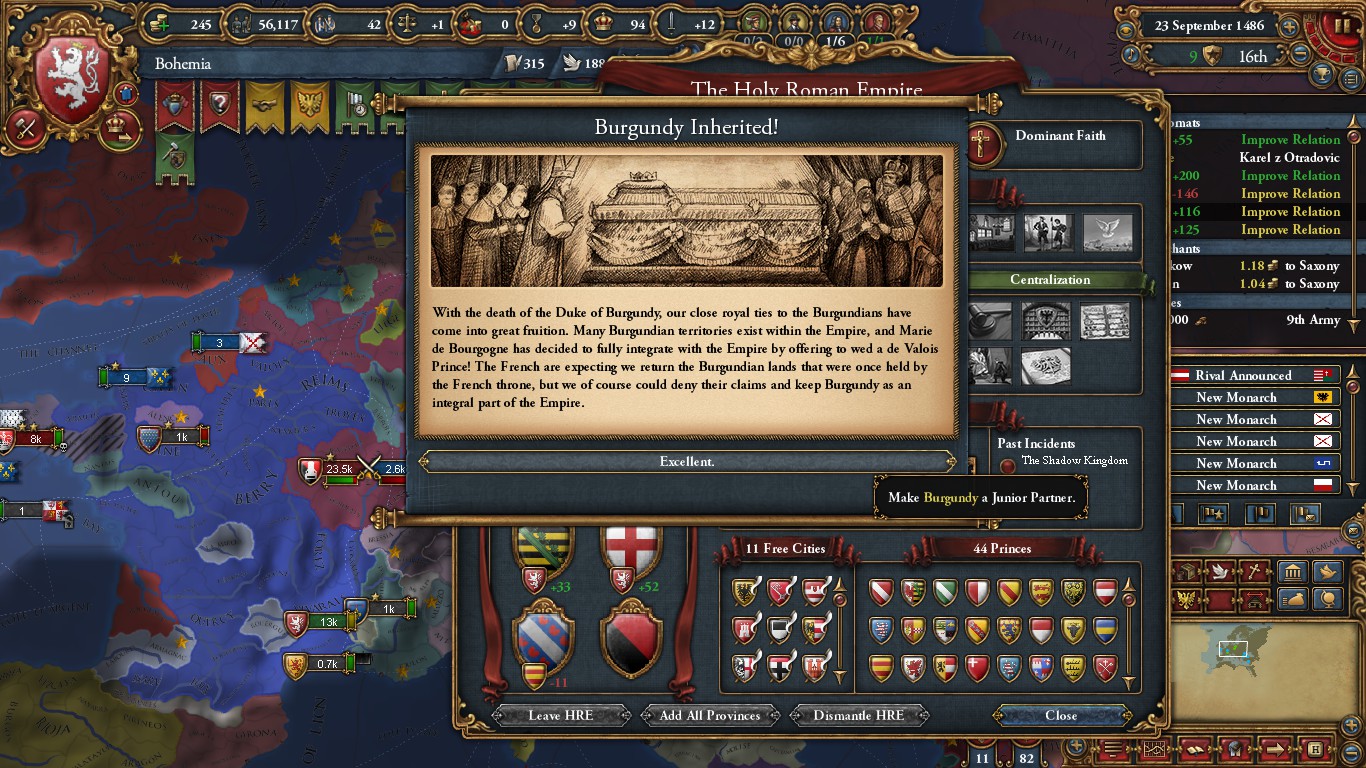Close the Holy Roman Empire window
The height and width of the screenshot is (768, 1366).
(1061, 715)
